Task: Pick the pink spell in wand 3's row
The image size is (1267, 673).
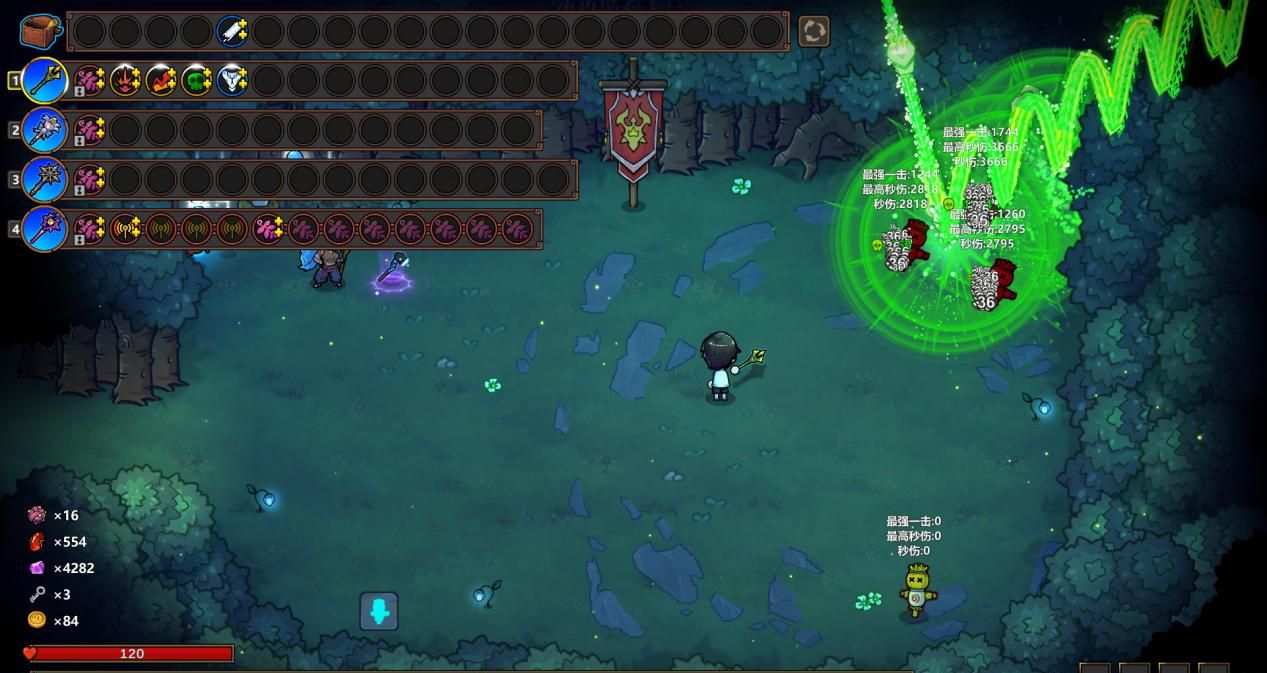Action: (90, 180)
